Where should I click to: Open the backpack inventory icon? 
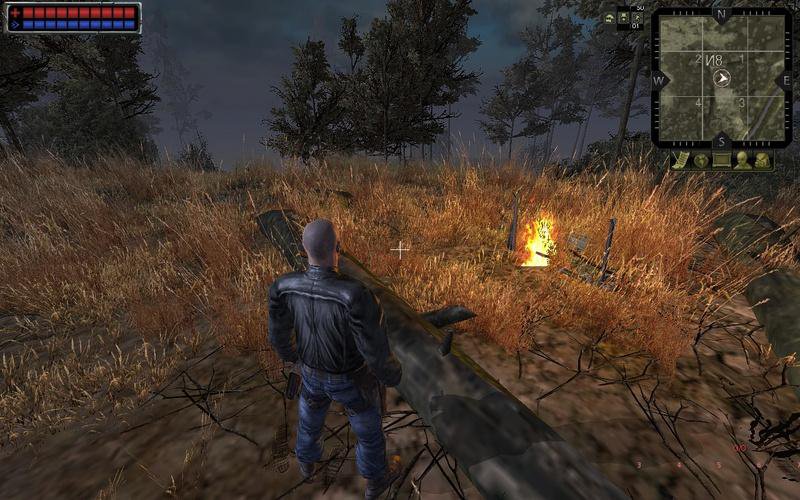click(x=762, y=160)
